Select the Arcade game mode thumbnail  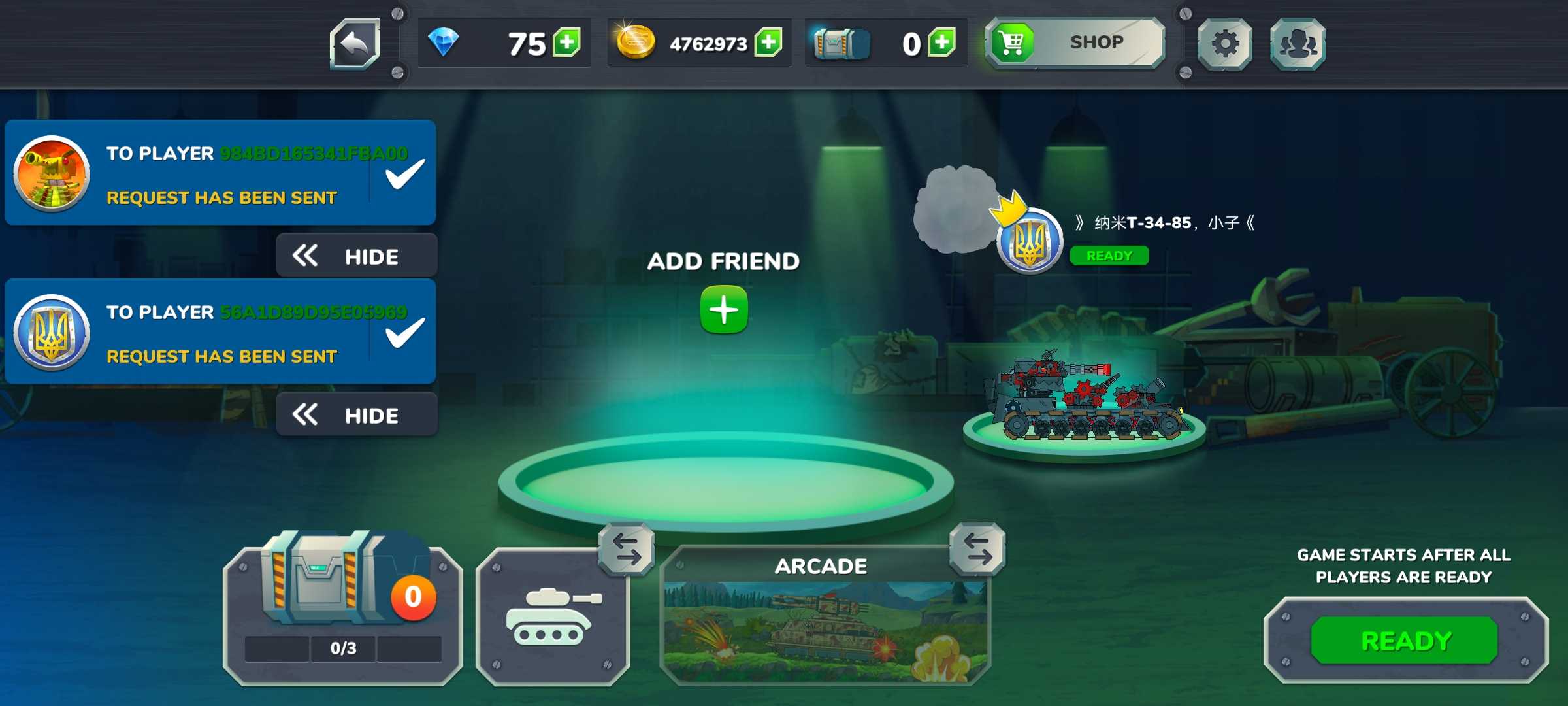point(825,628)
